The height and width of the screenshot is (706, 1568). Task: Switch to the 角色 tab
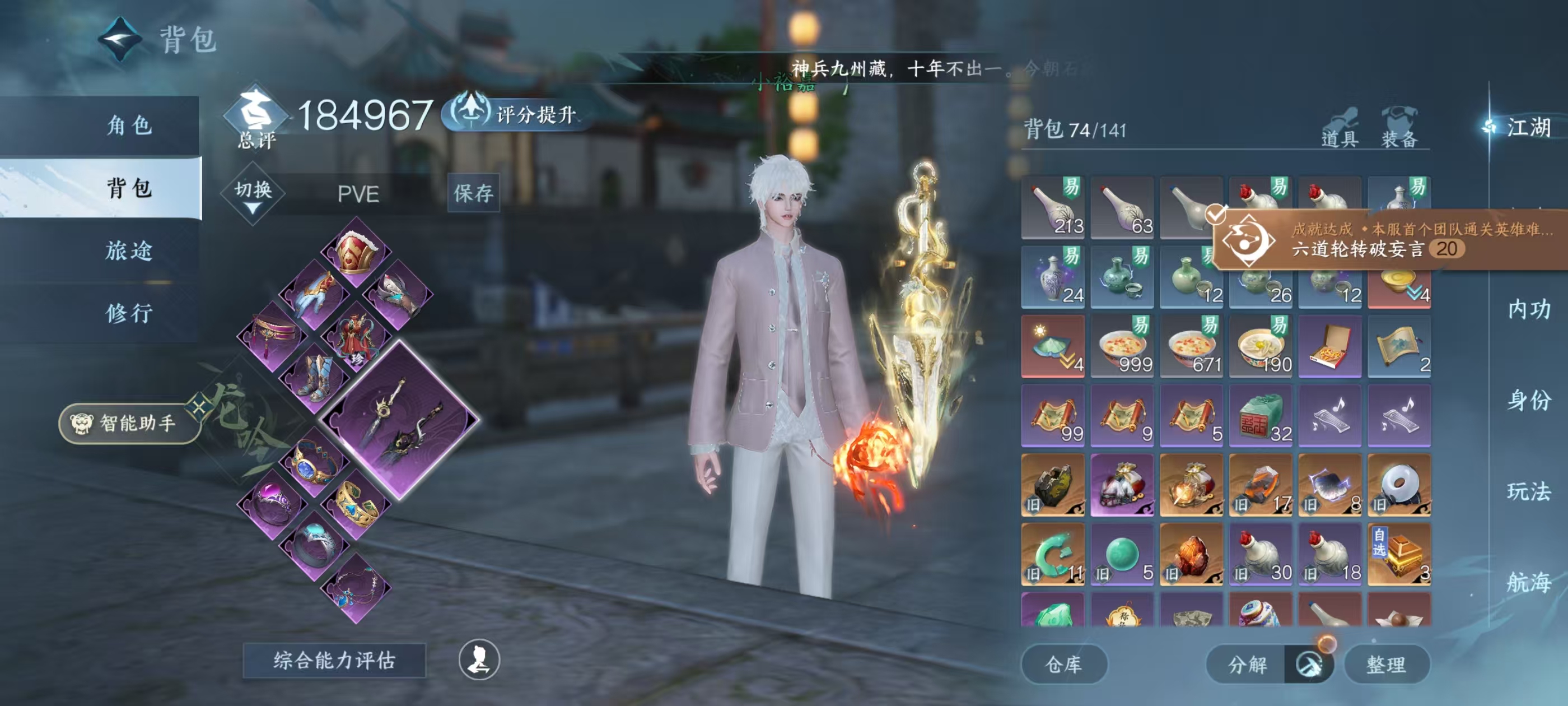click(x=129, y=126)
